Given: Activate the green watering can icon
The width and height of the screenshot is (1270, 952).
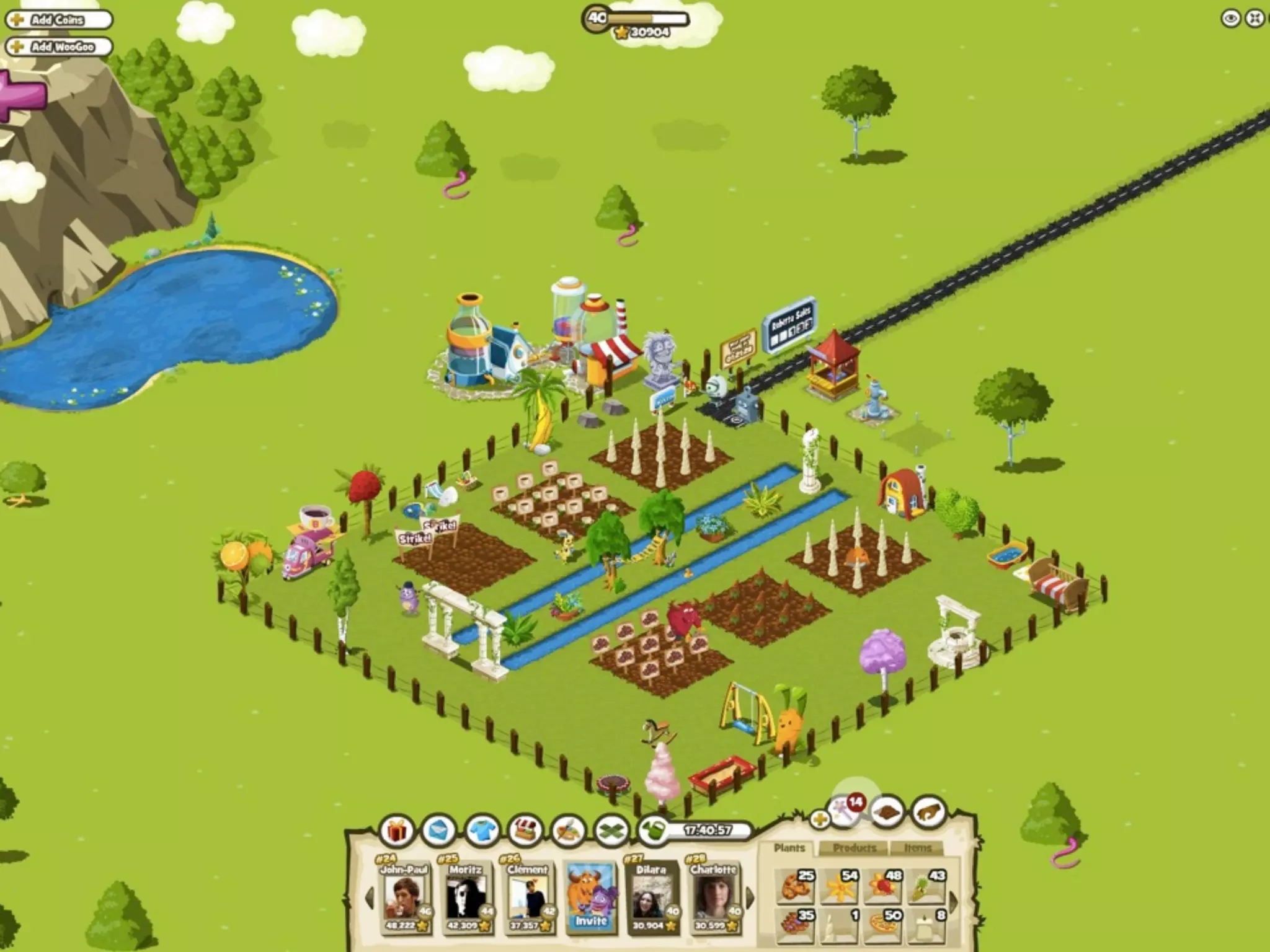Looking at the screenshot, I should pos(652,831).
